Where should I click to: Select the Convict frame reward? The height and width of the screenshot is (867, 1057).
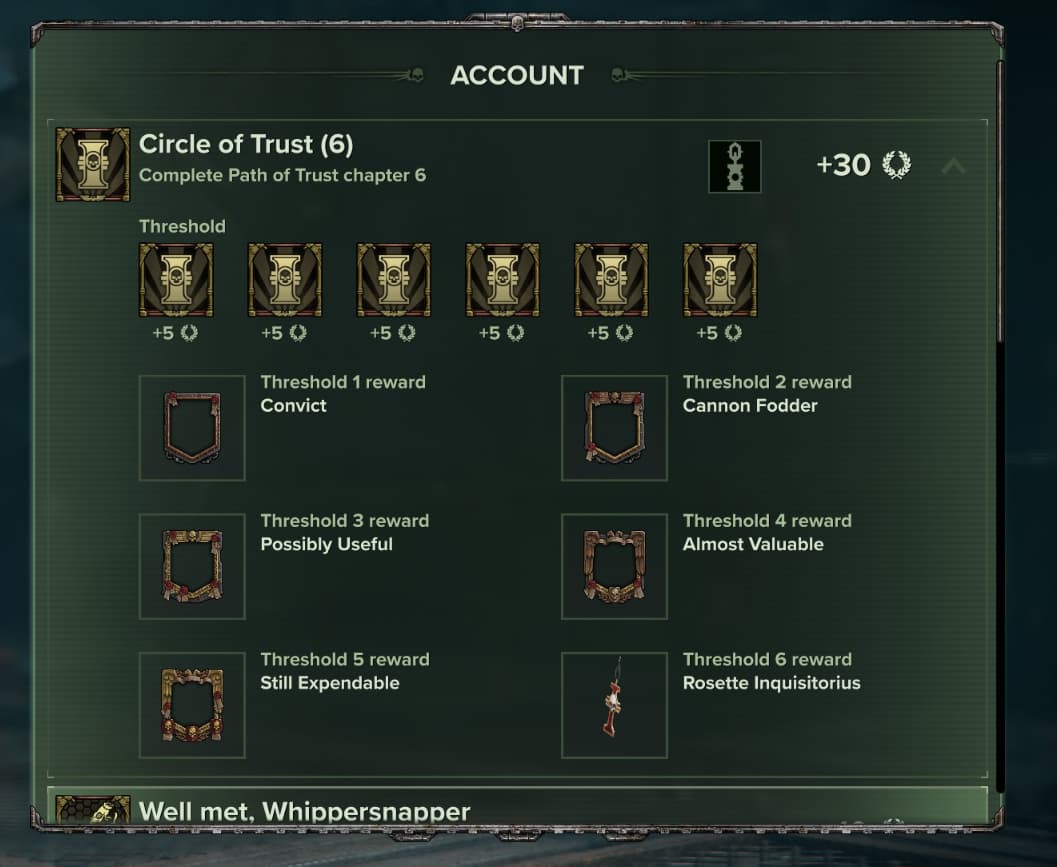(192, 428)
